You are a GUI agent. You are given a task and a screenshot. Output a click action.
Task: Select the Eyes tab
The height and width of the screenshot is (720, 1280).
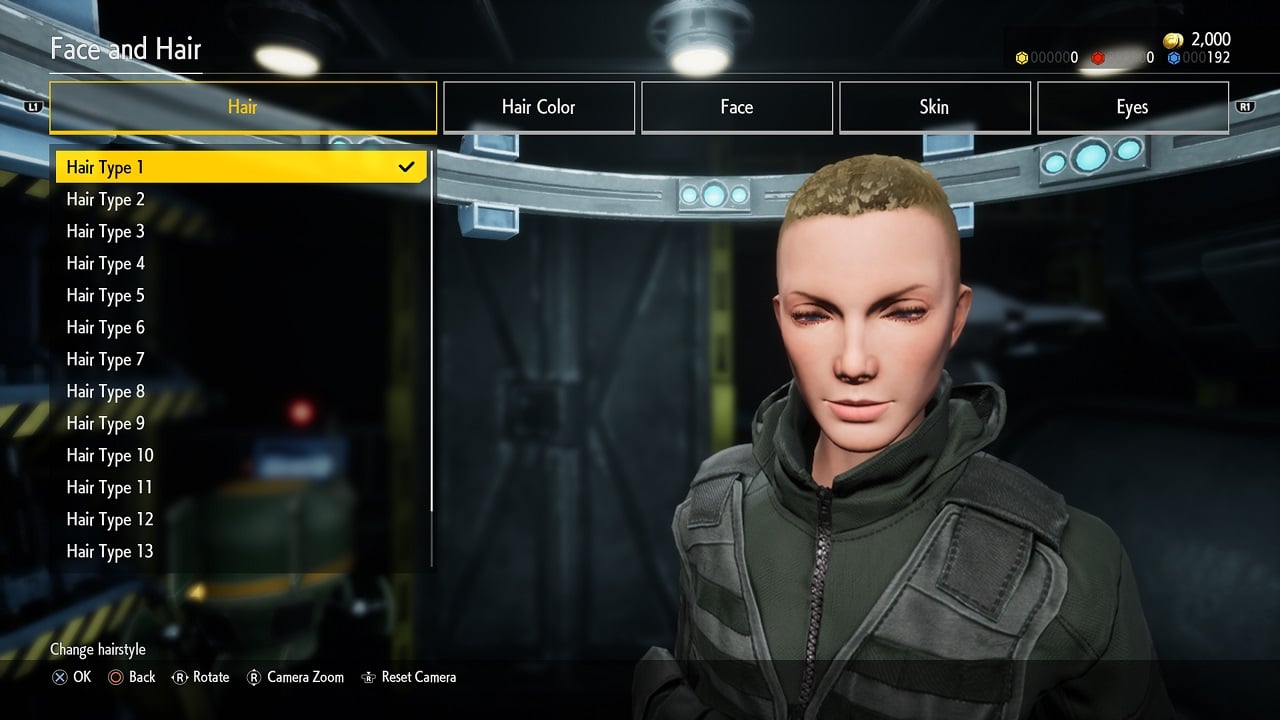1132,107
